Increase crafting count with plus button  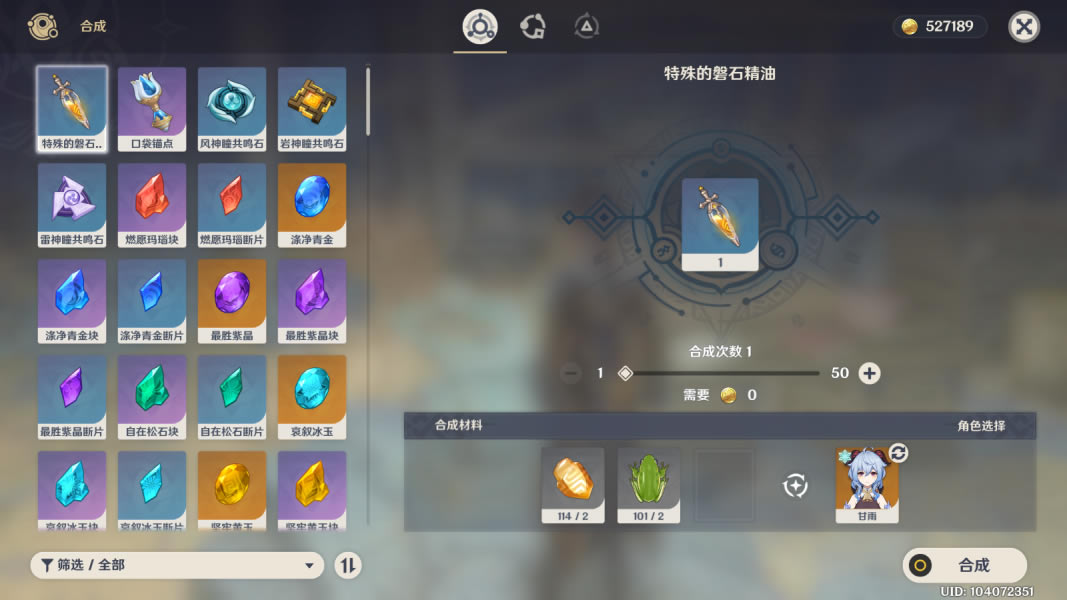click(x=870, y=373)
